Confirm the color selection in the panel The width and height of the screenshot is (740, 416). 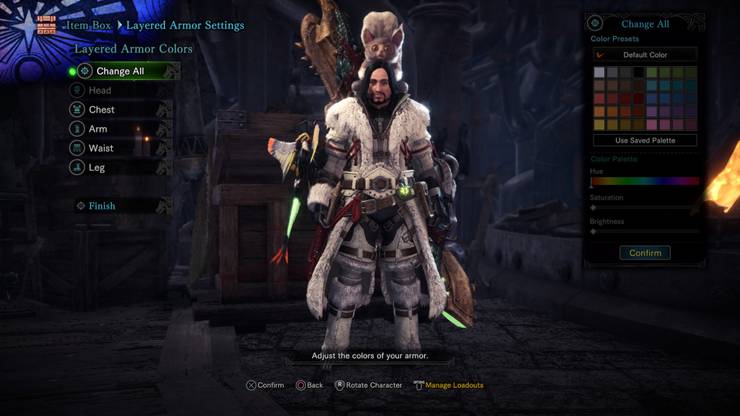pos(644,253)
